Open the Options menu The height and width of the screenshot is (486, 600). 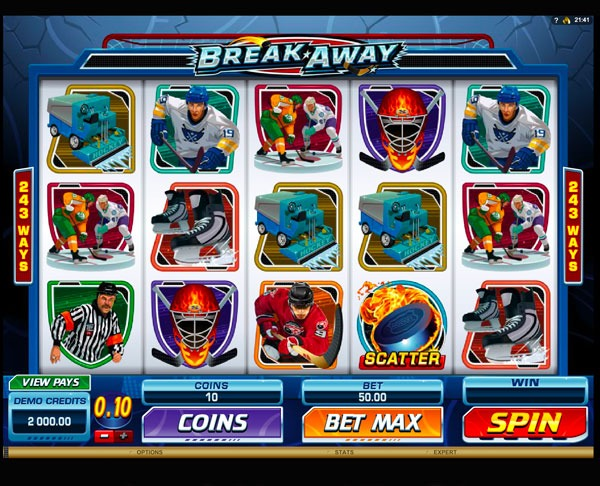pyautogui.click(x=150, y=452)
